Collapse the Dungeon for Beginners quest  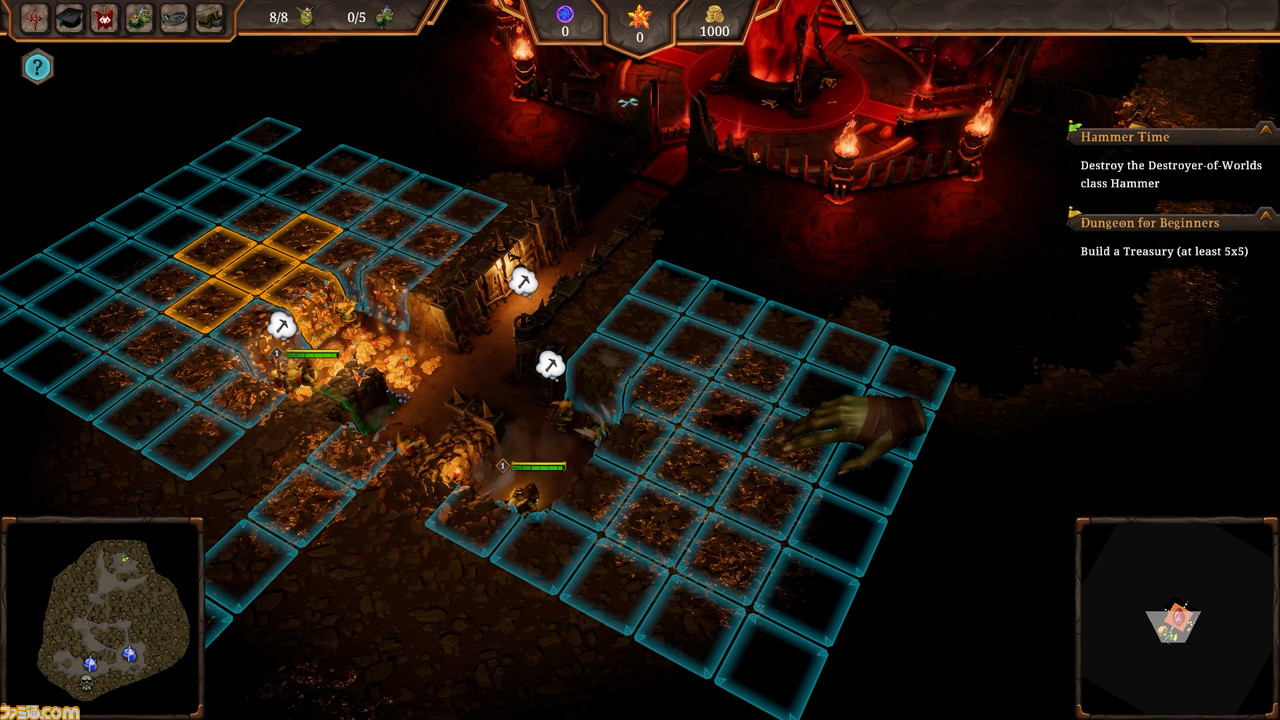coord(1266,216)
